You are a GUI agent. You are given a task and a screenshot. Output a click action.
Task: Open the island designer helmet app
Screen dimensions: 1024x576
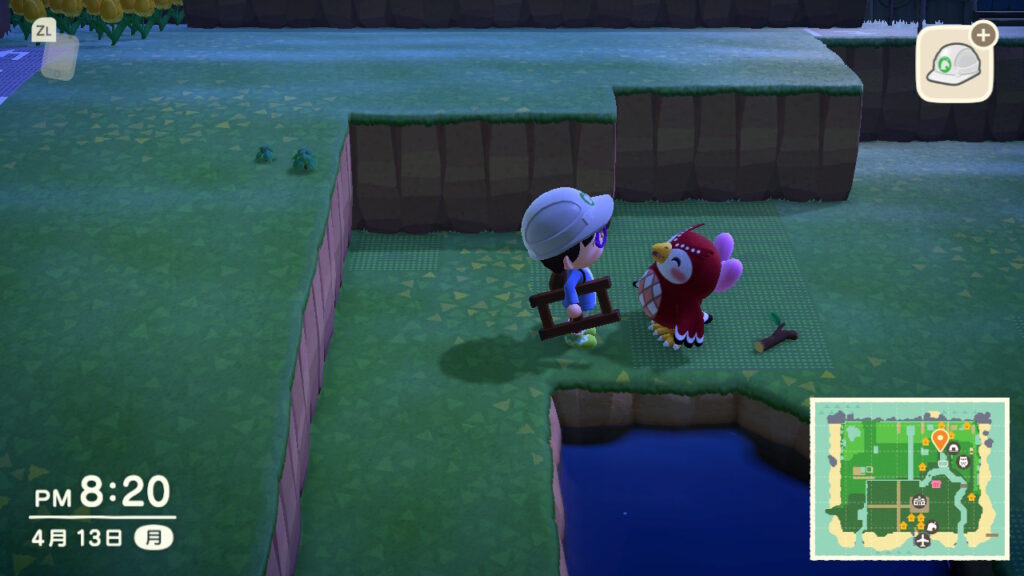(954, 64)
